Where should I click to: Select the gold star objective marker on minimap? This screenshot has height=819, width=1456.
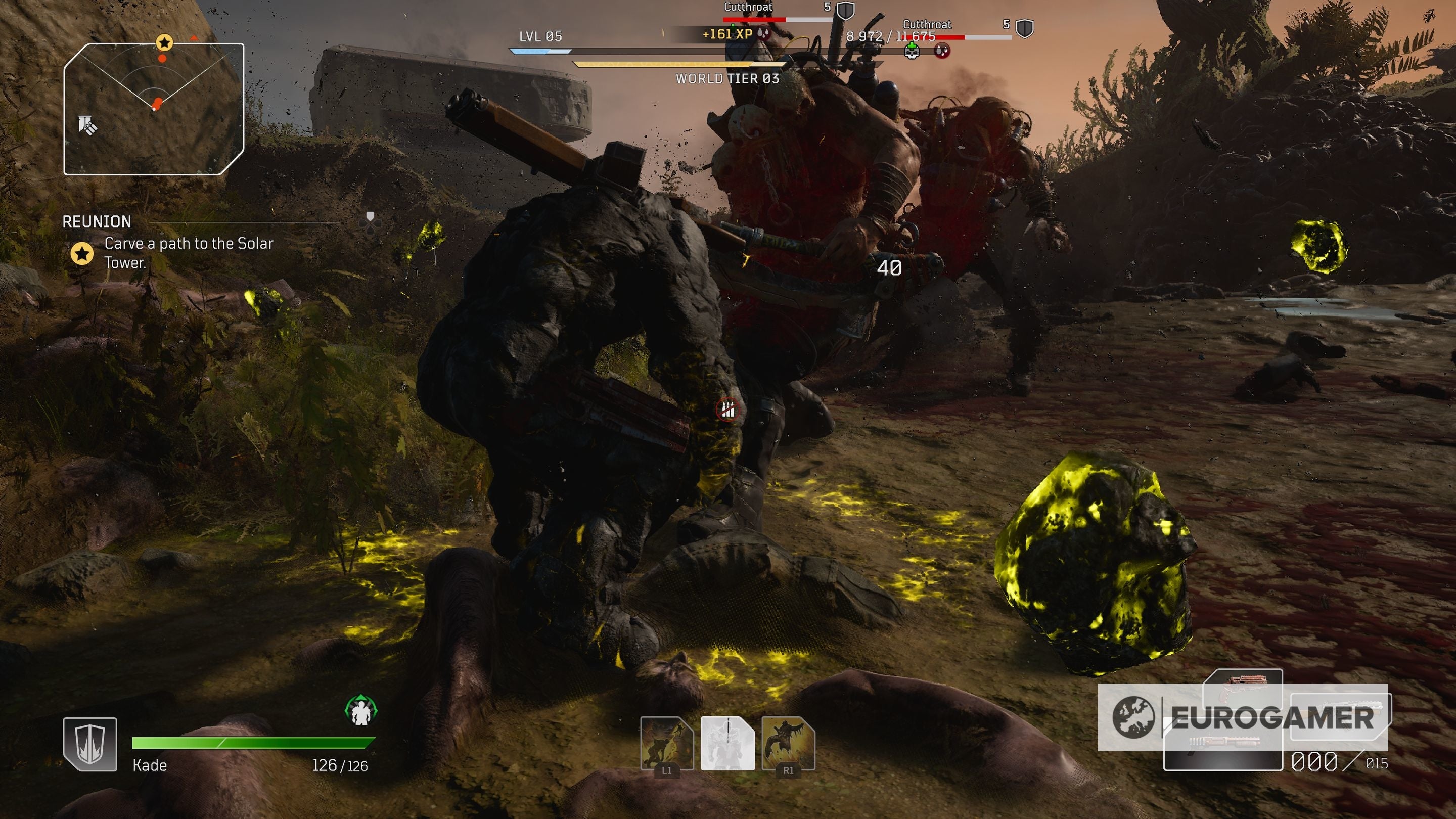click(x=164, y=42)
